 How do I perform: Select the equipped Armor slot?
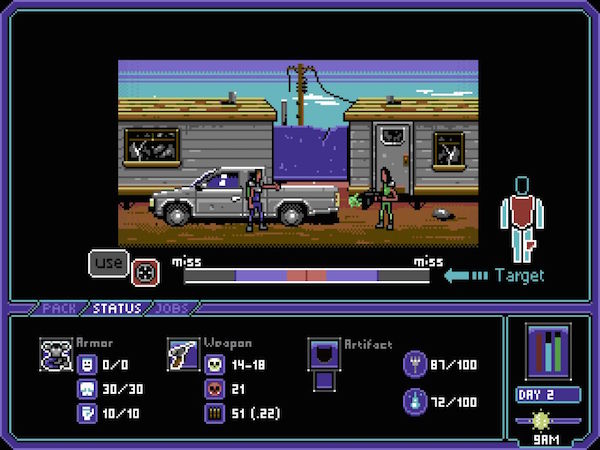click(x=55, y=351)
